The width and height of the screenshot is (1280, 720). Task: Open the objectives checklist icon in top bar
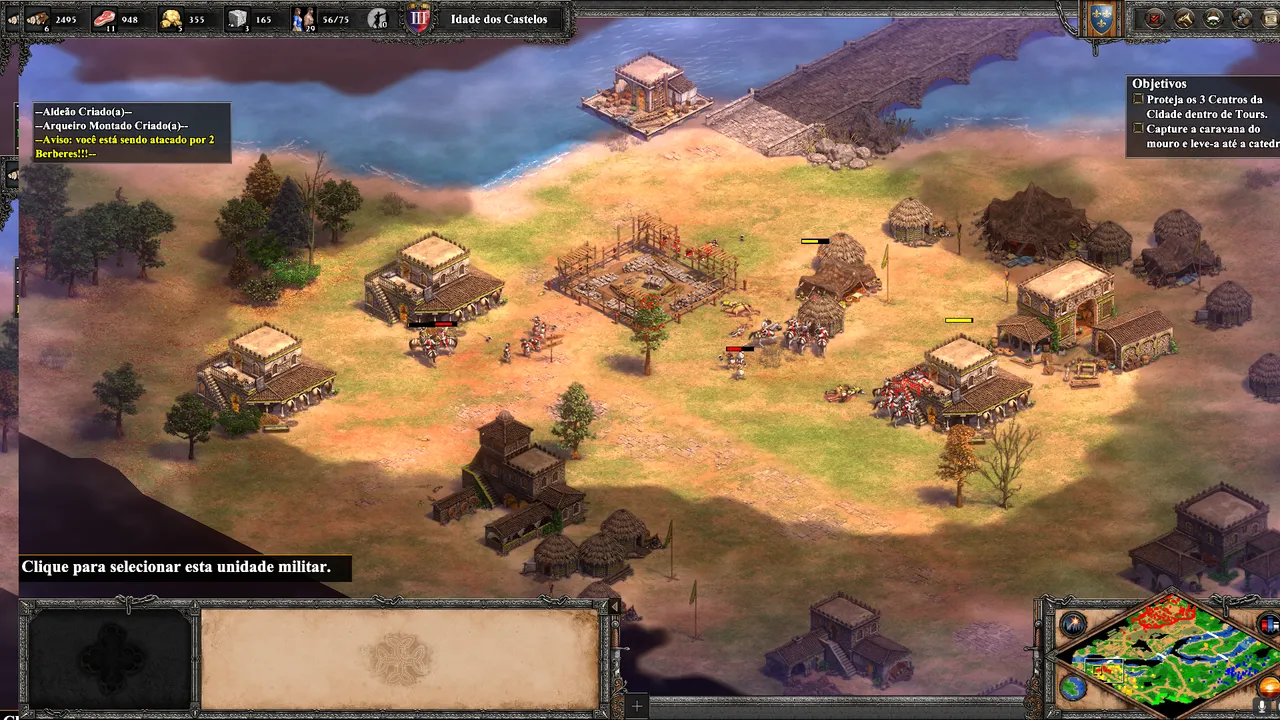1156,18
